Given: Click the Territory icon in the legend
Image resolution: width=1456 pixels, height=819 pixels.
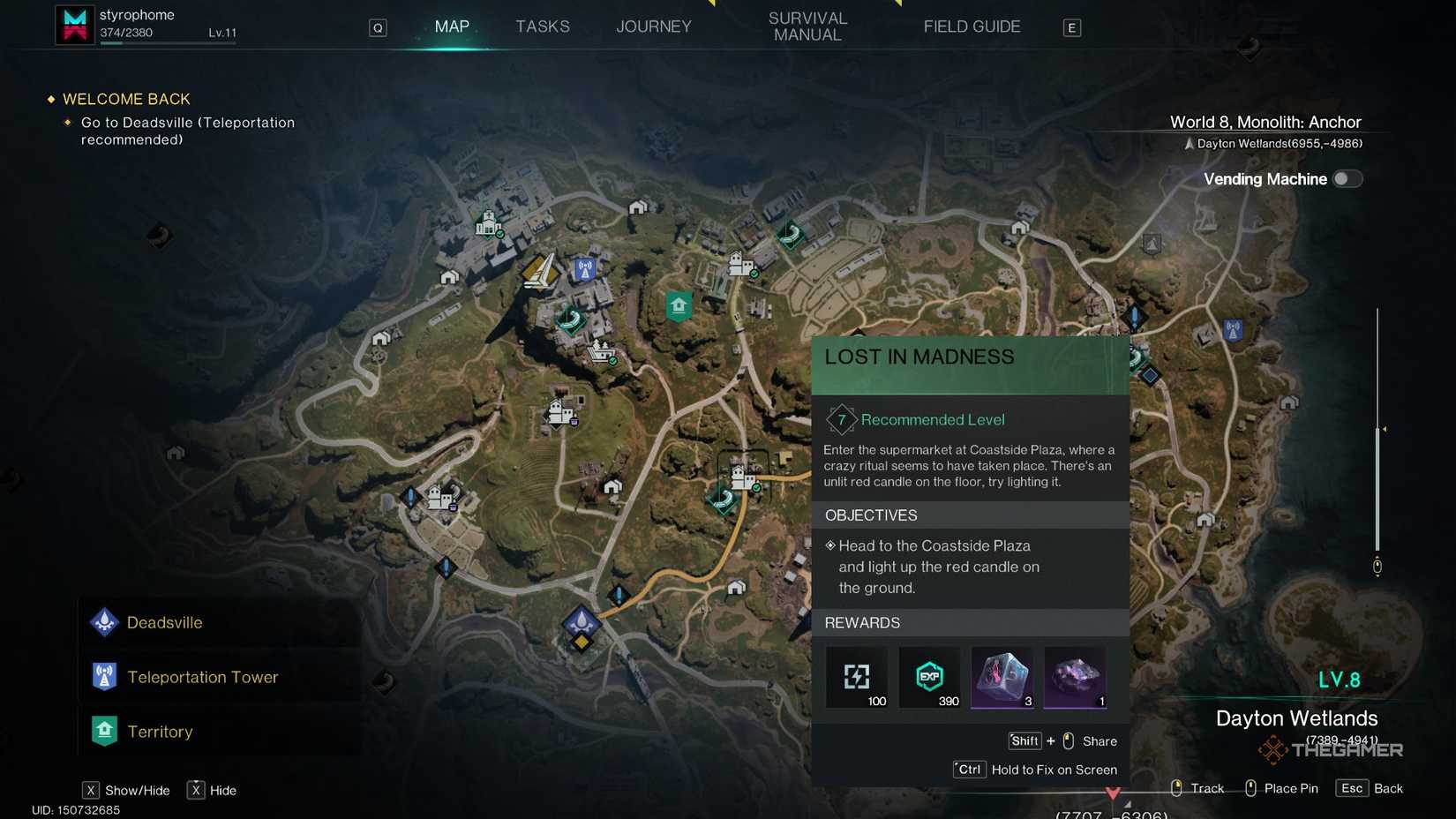Looking at the screenshot, I should pyautogui.click(x=104, y=732).
